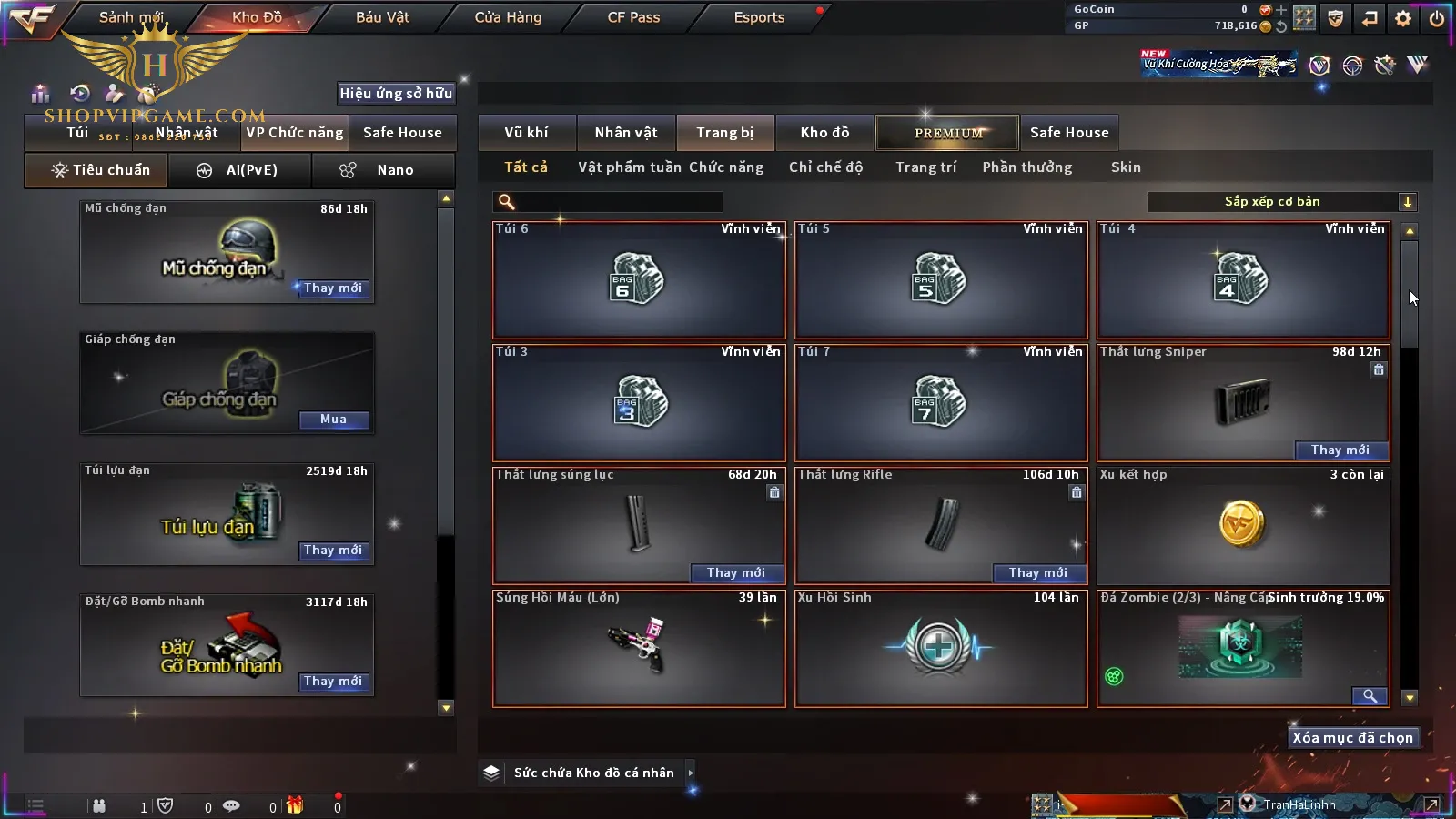Switch to the Nano loadout tab
1456x819 pixels.
383,170
